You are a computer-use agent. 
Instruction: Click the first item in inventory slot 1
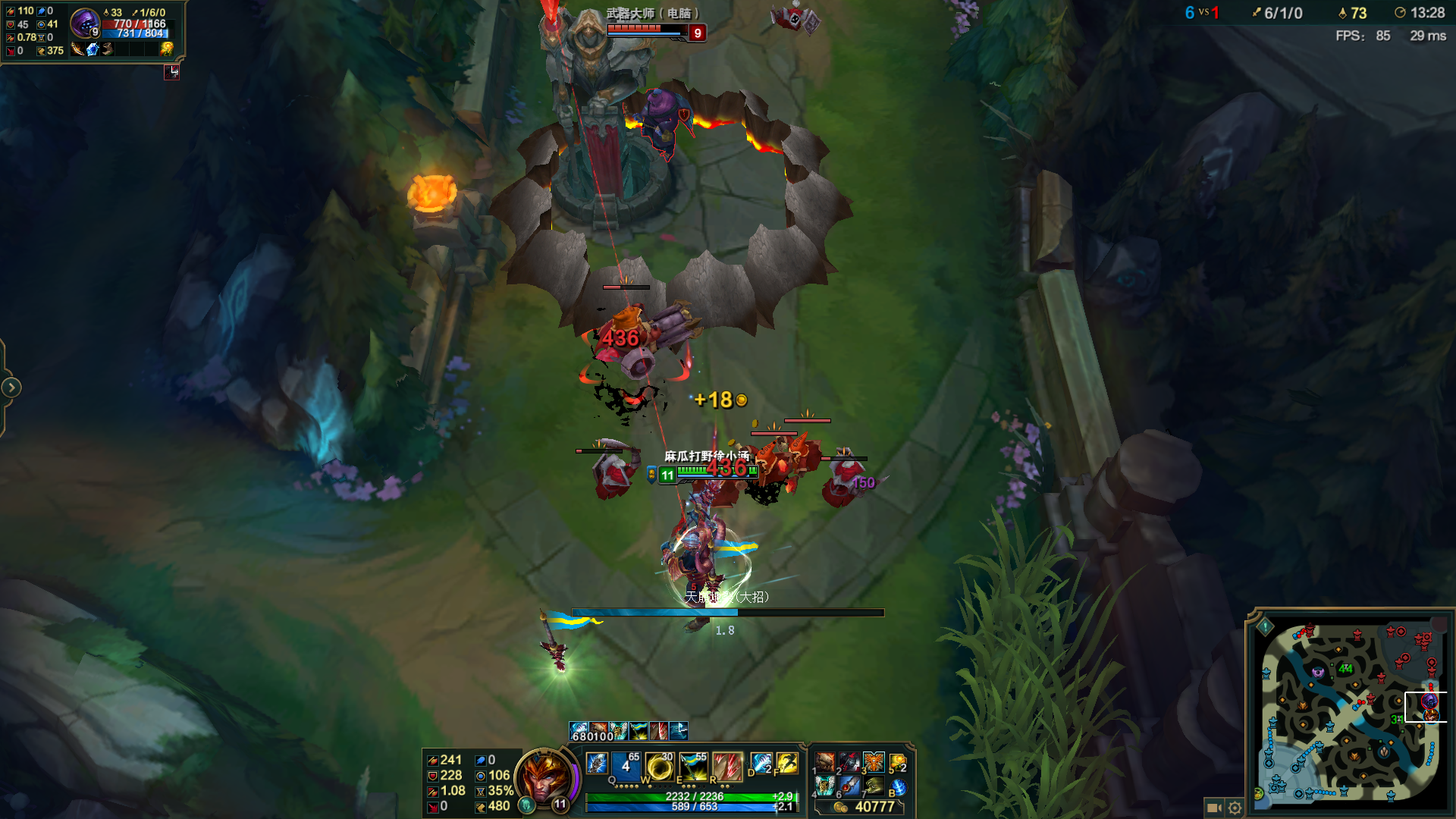(x=824, y=763)
